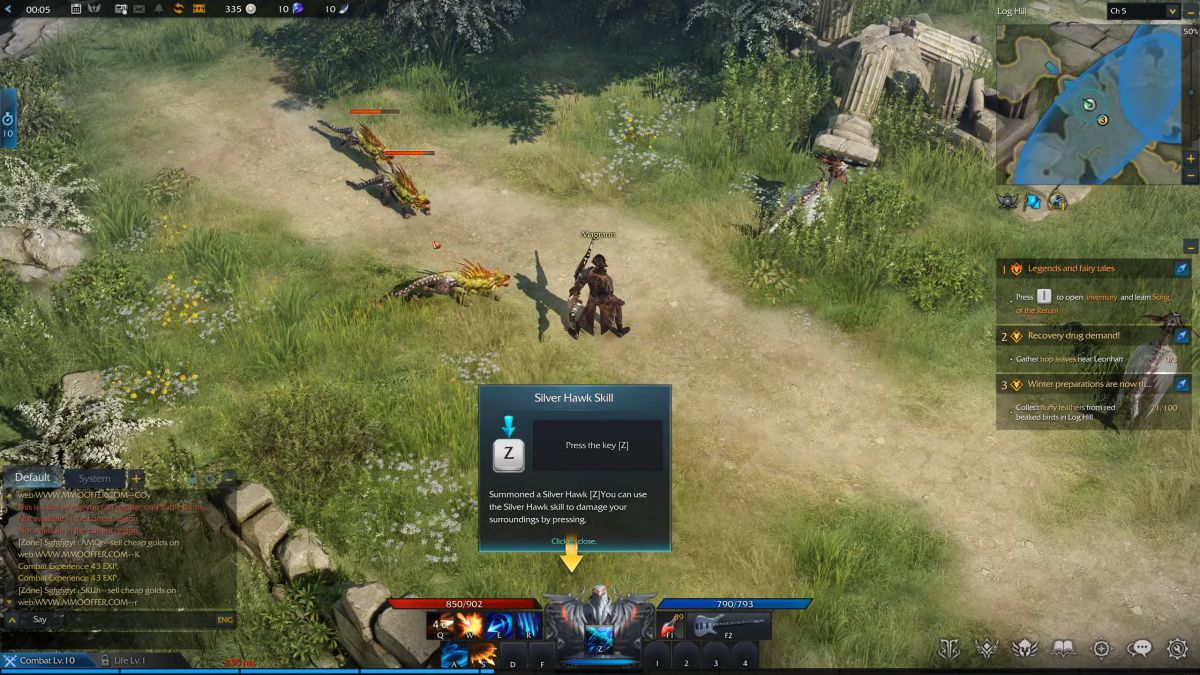Close the Silver Hawk Skill tooltip

(x=574, y=541)
